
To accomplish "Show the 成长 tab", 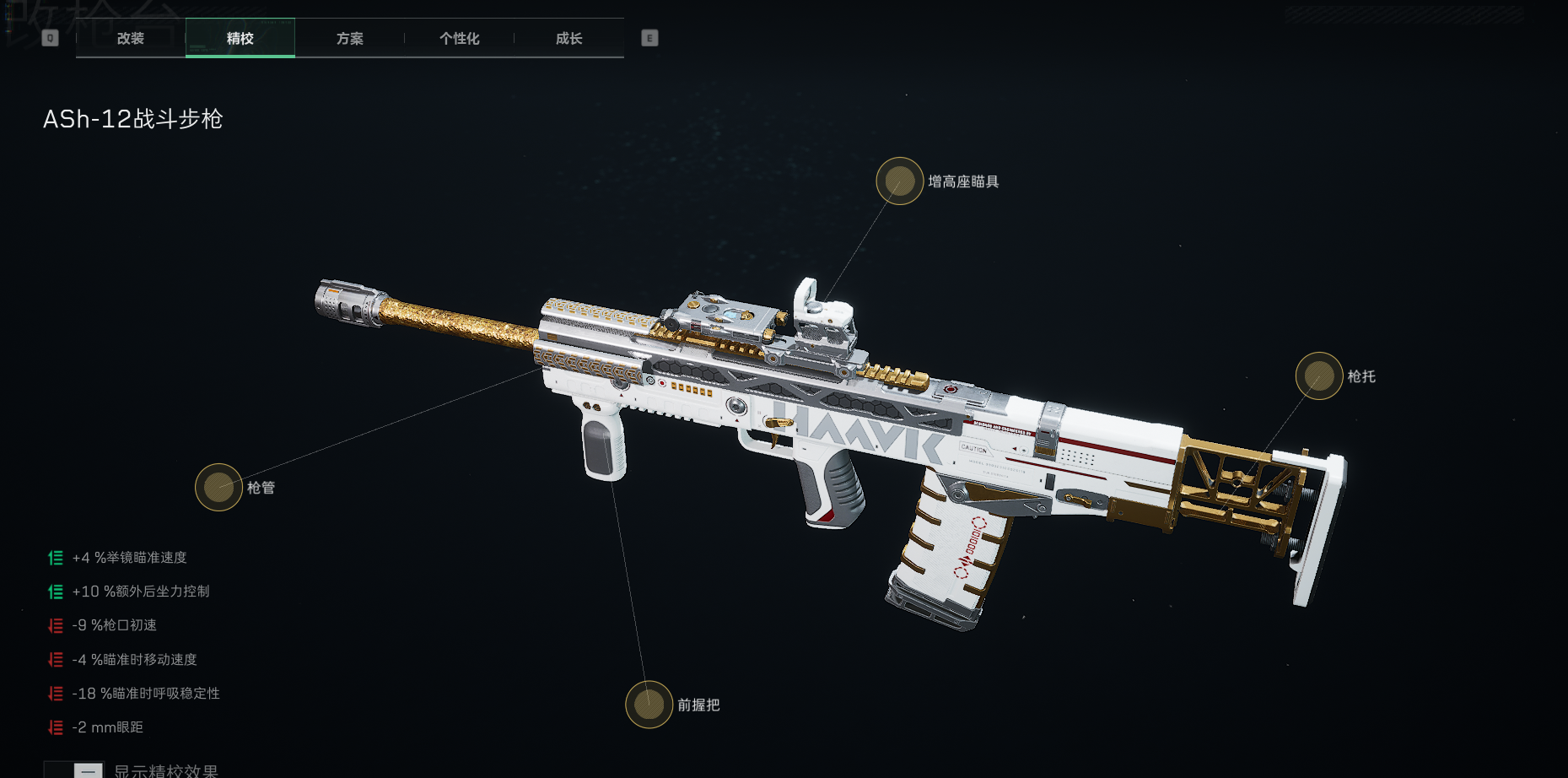I will [x=569, y=39].
